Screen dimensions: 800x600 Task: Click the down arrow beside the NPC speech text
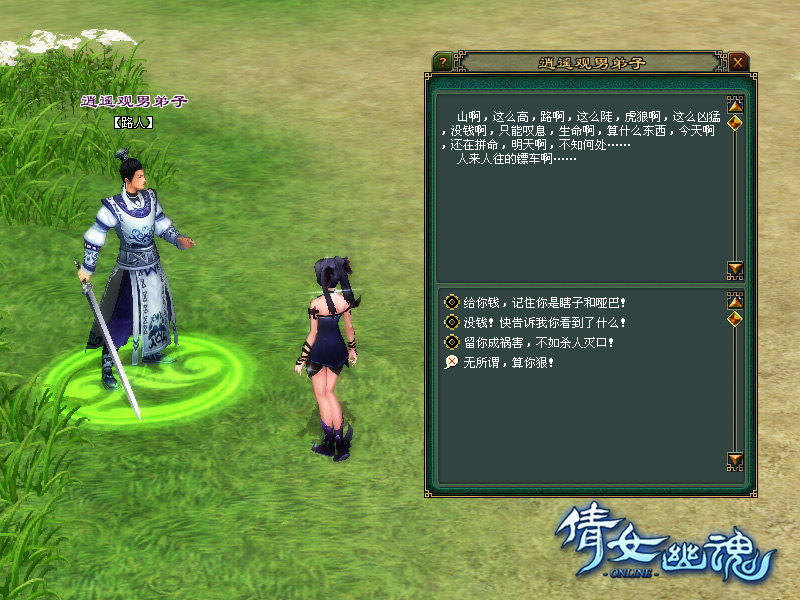pos(736,269)
